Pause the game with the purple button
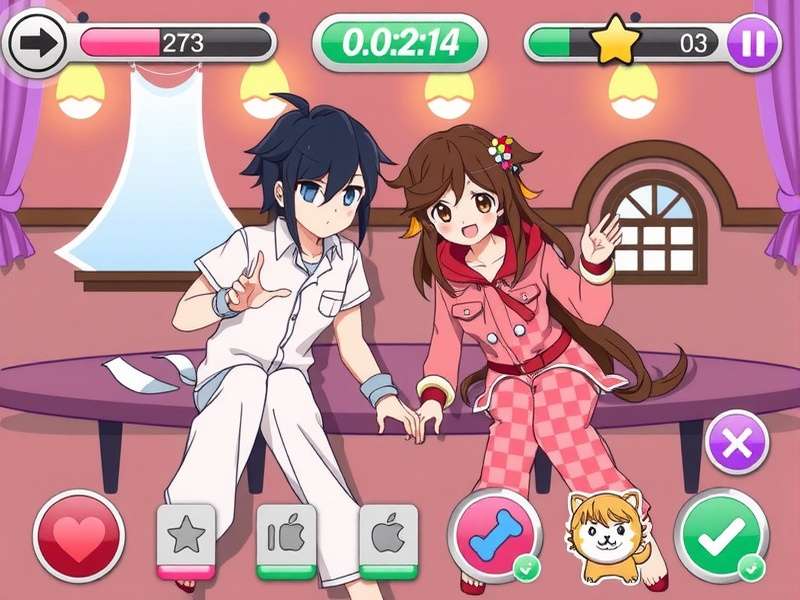 (753, 43)
